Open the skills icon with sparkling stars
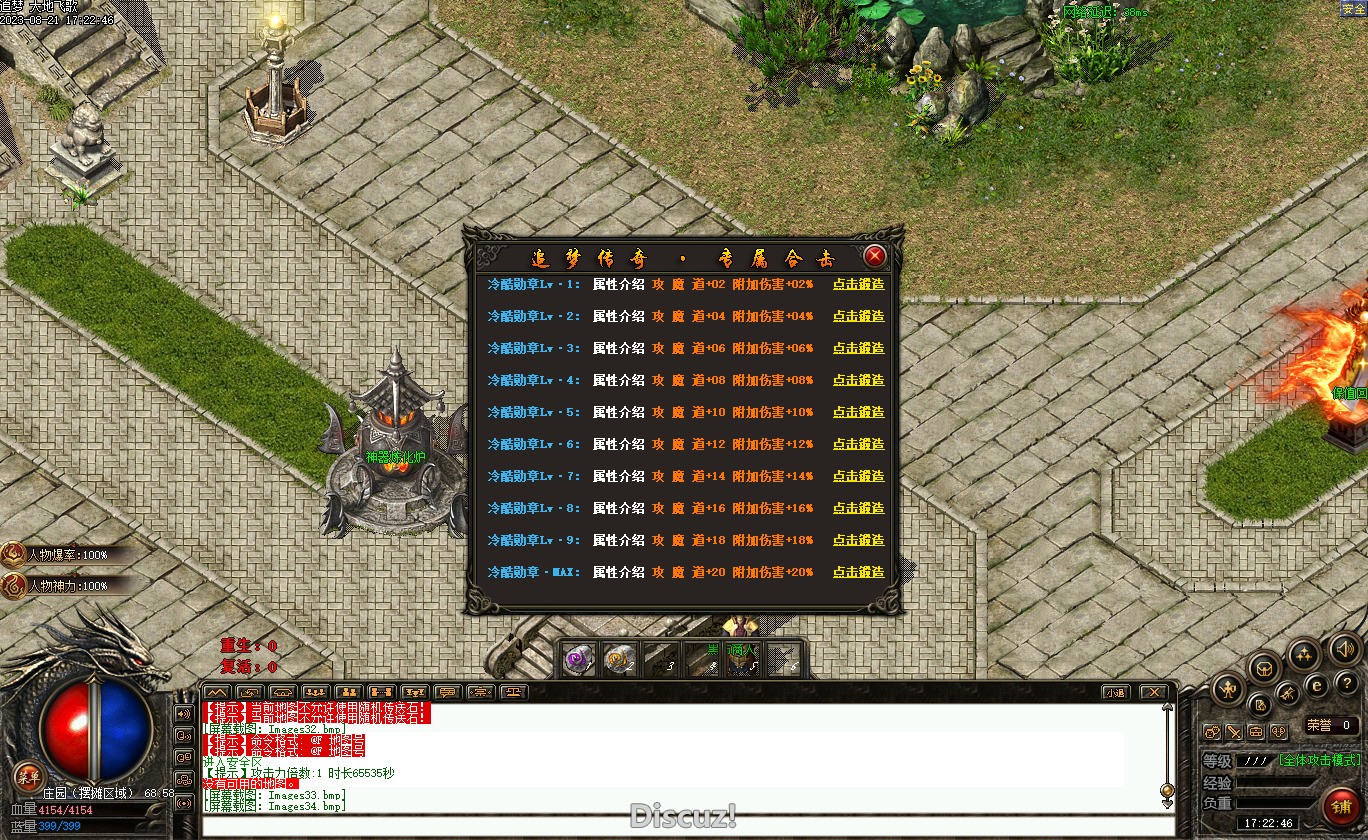Screen dimensions: 1368x840 coord(1303,655)
